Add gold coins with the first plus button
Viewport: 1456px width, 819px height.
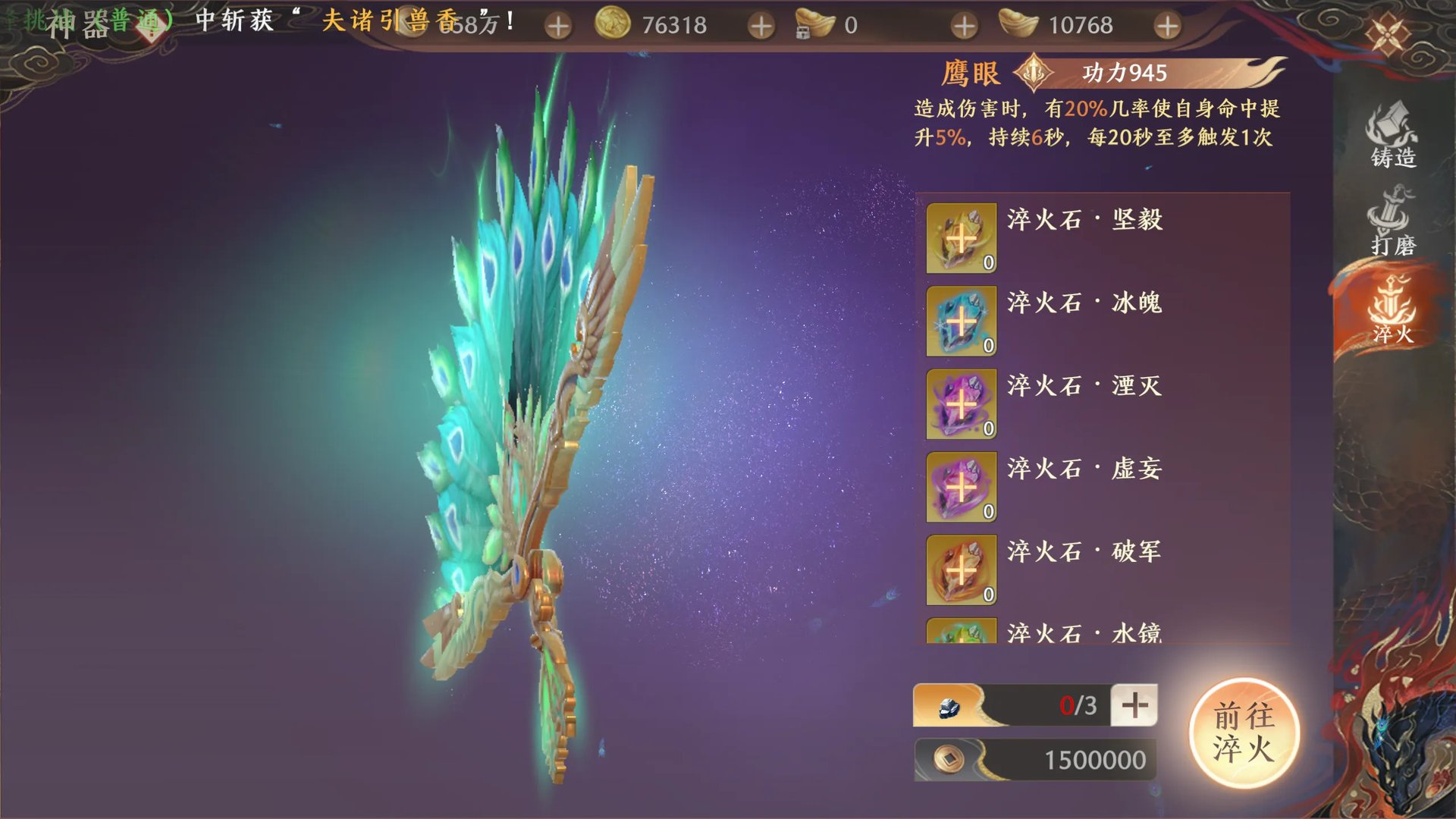coord(559,25)
